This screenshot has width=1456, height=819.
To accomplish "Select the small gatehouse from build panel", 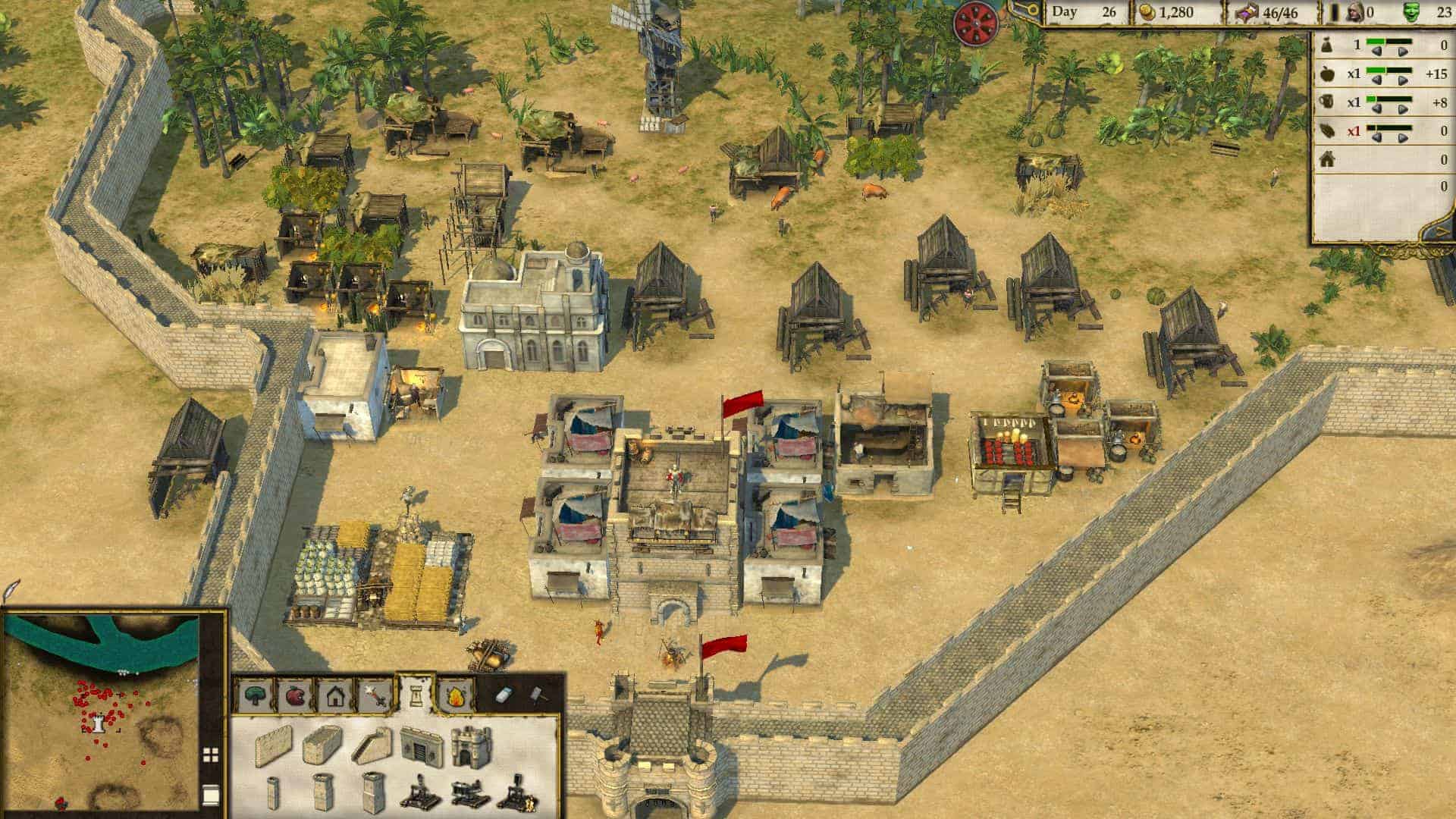I will (x=422, y=745).
